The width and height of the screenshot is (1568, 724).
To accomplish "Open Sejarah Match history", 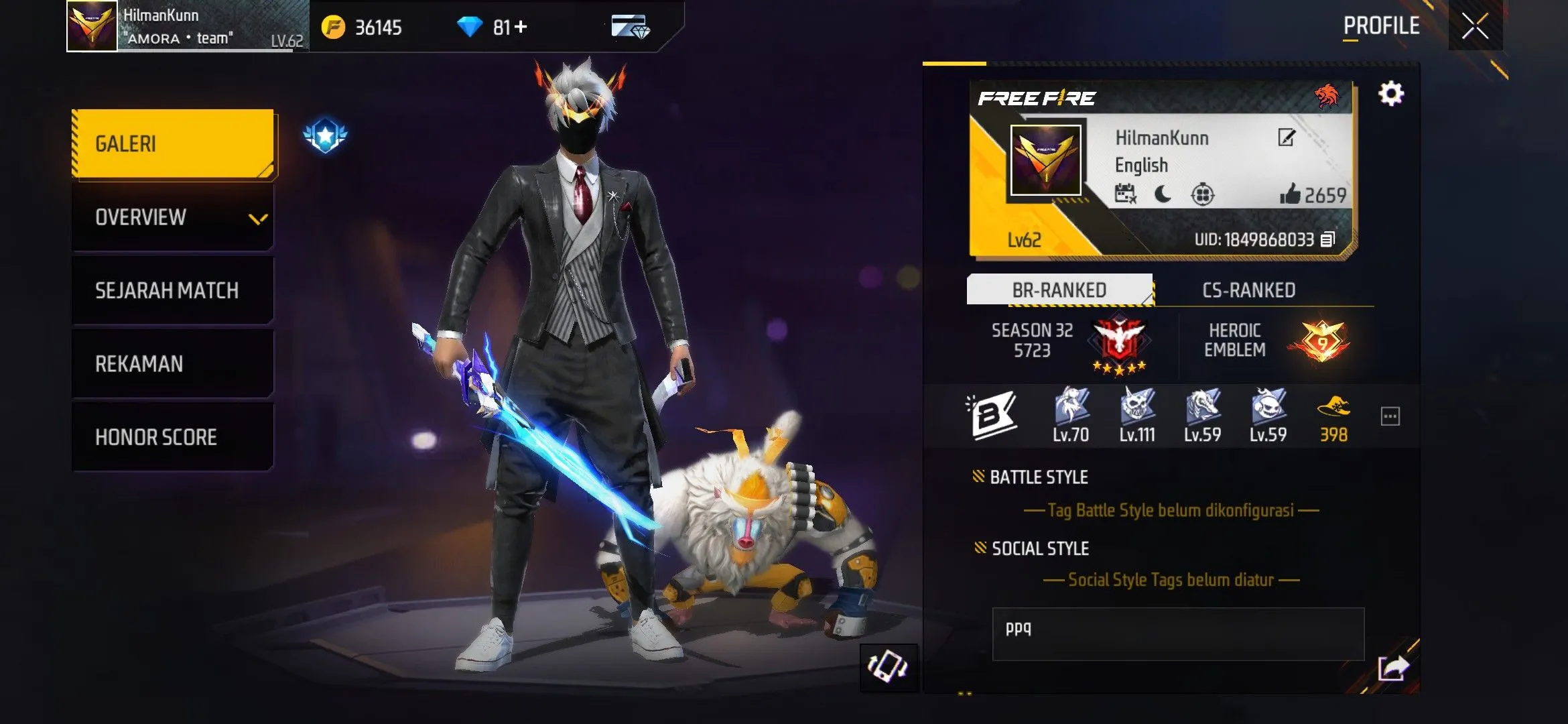I will tap(173, 291).
